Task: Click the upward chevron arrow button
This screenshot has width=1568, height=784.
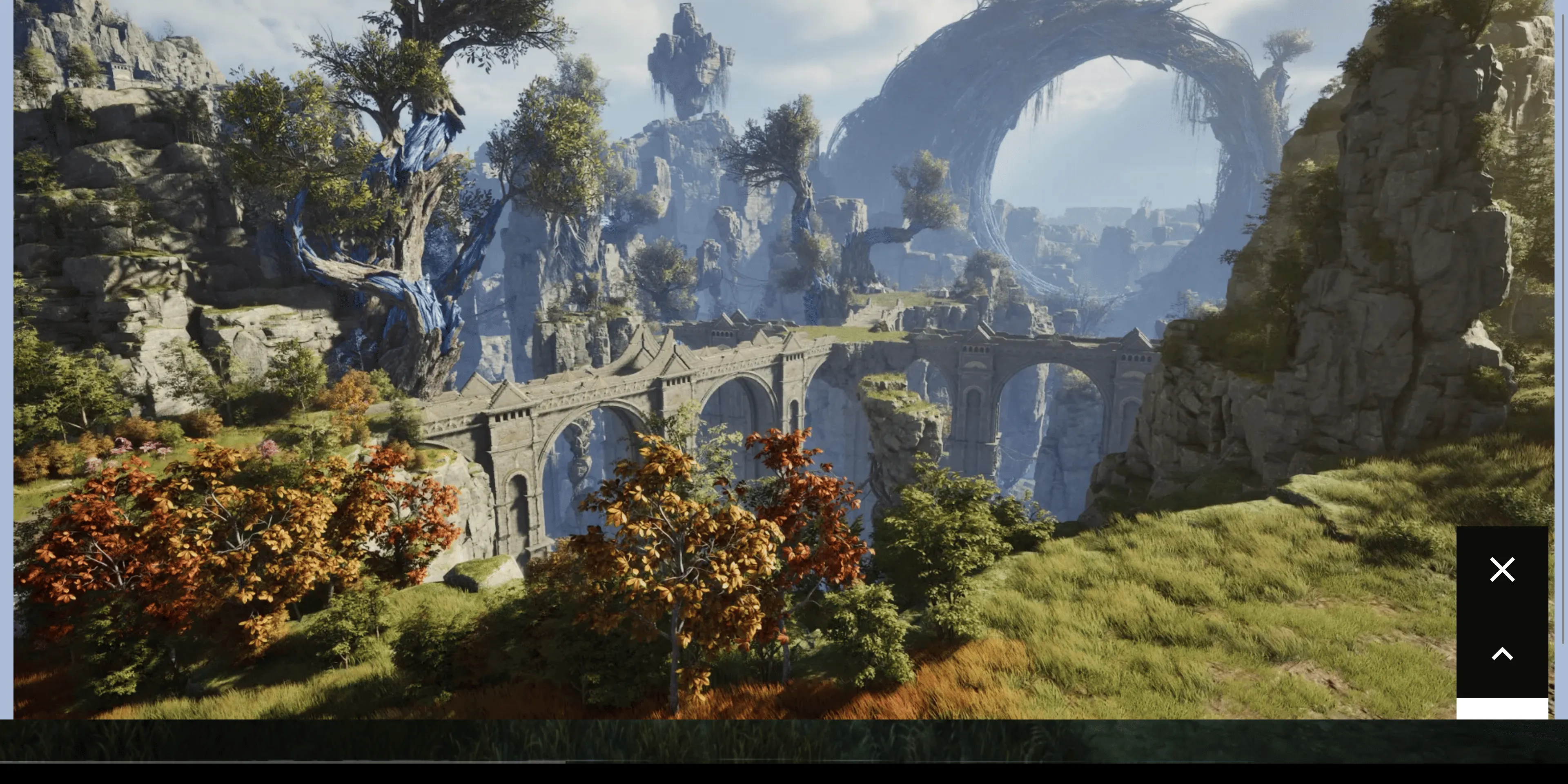Action: coord(1502,654)
